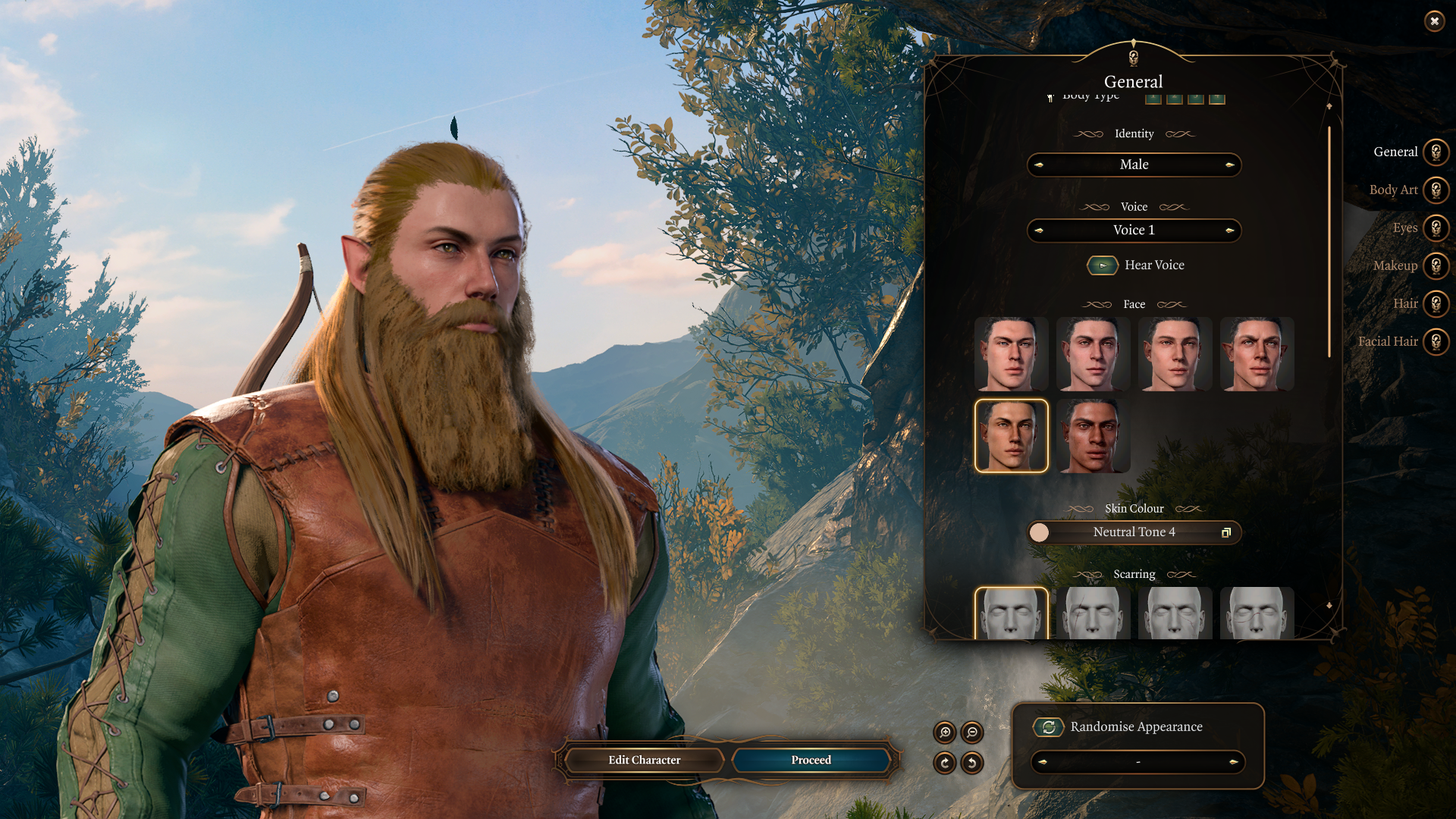
Task: Zoom out from the character model
Action: [x=971, y=733]
